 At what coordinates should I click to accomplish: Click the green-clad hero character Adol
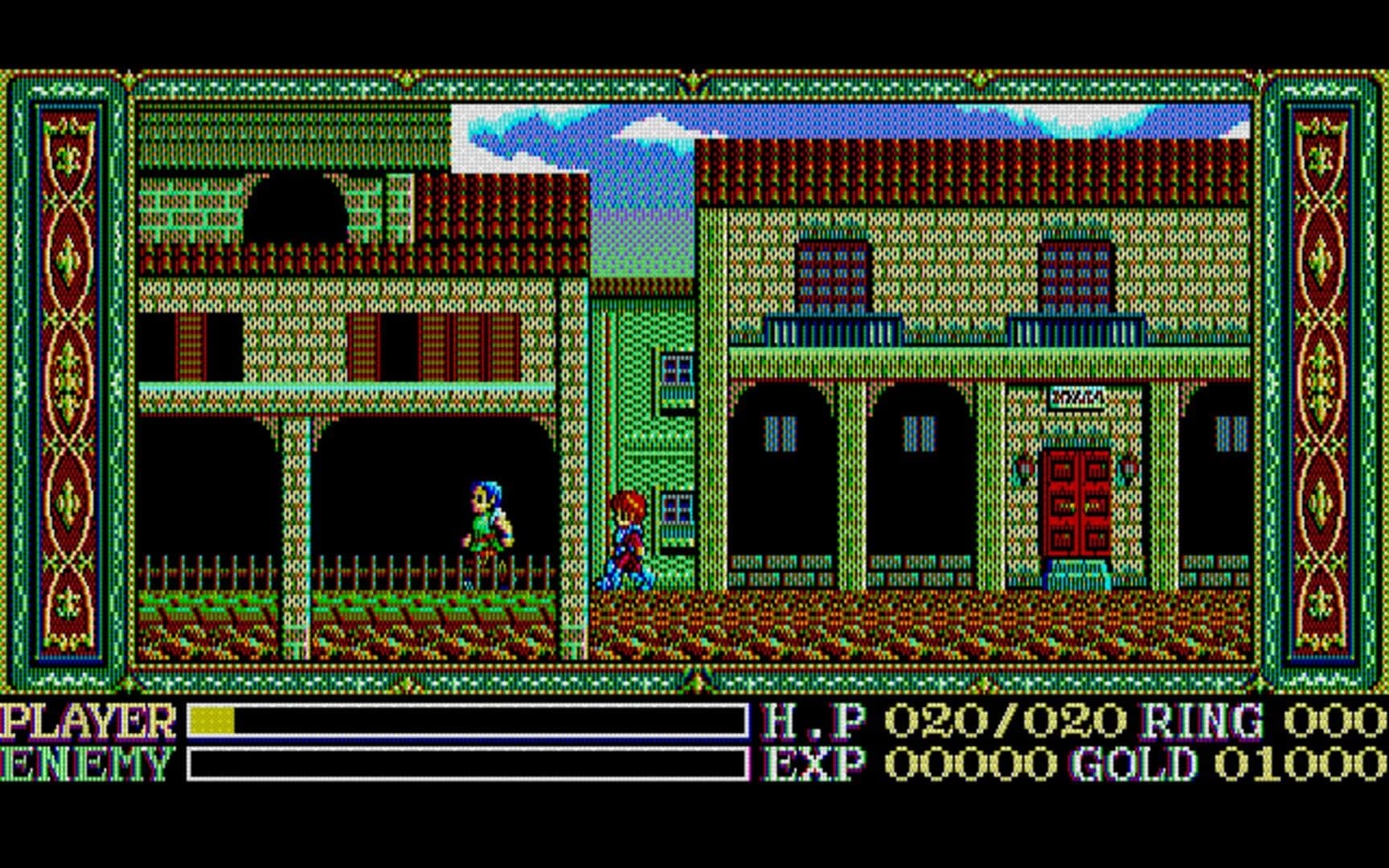click(x=486, y=522)
